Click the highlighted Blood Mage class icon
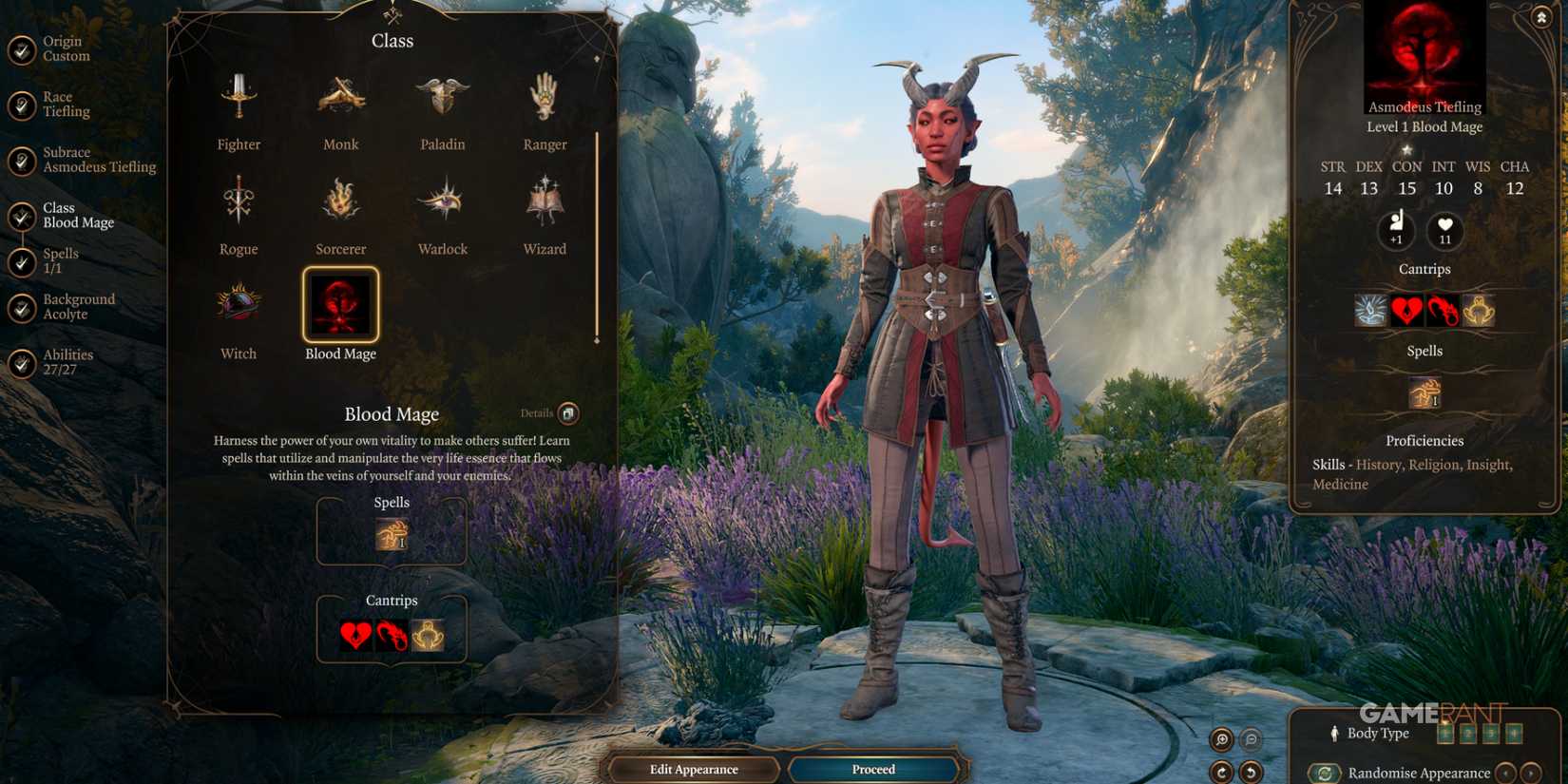Viewport: 1568px width, 784px height. coord(340,306)
